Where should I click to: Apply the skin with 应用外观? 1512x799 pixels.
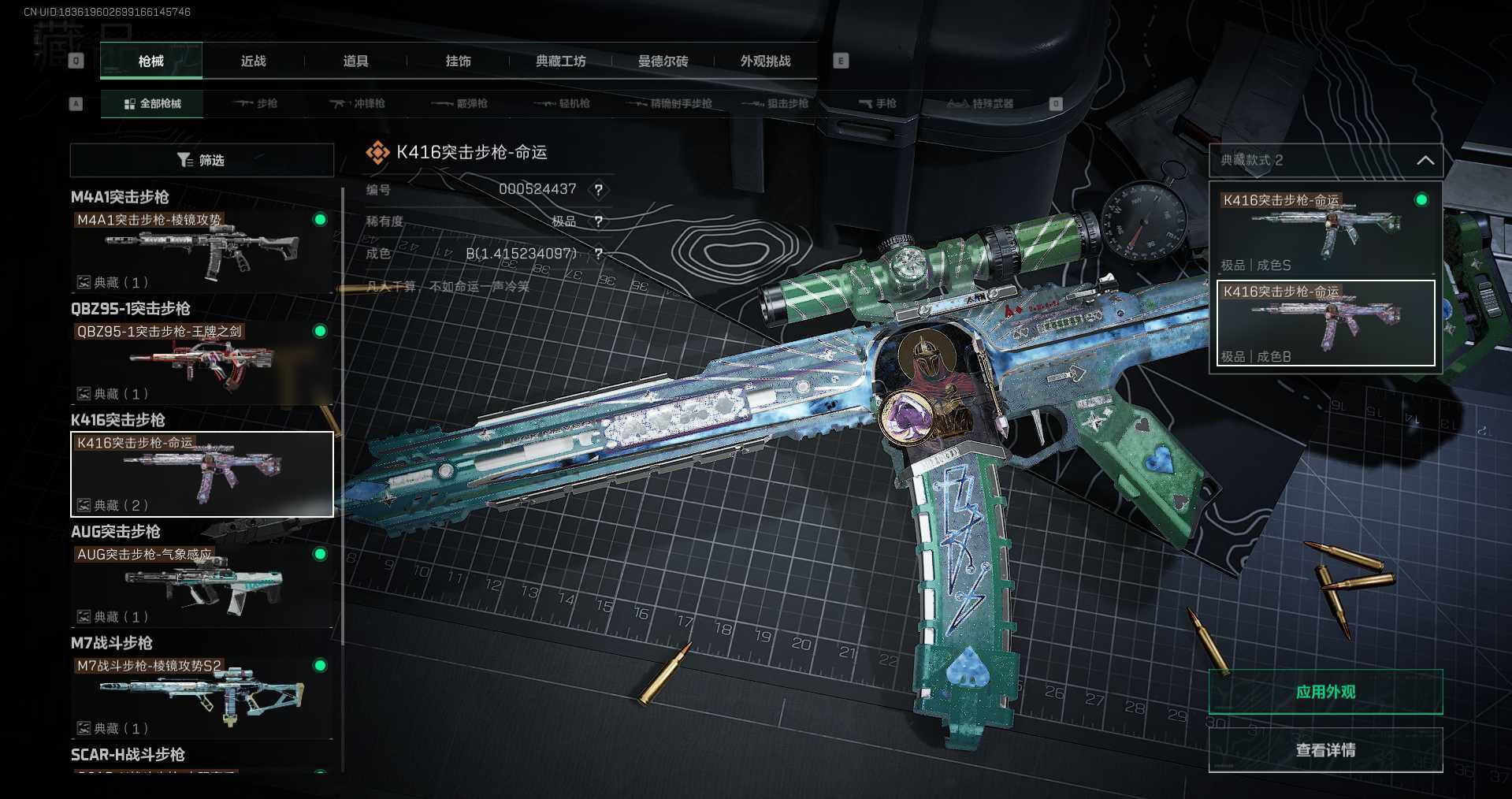[x=1325, y=692]
